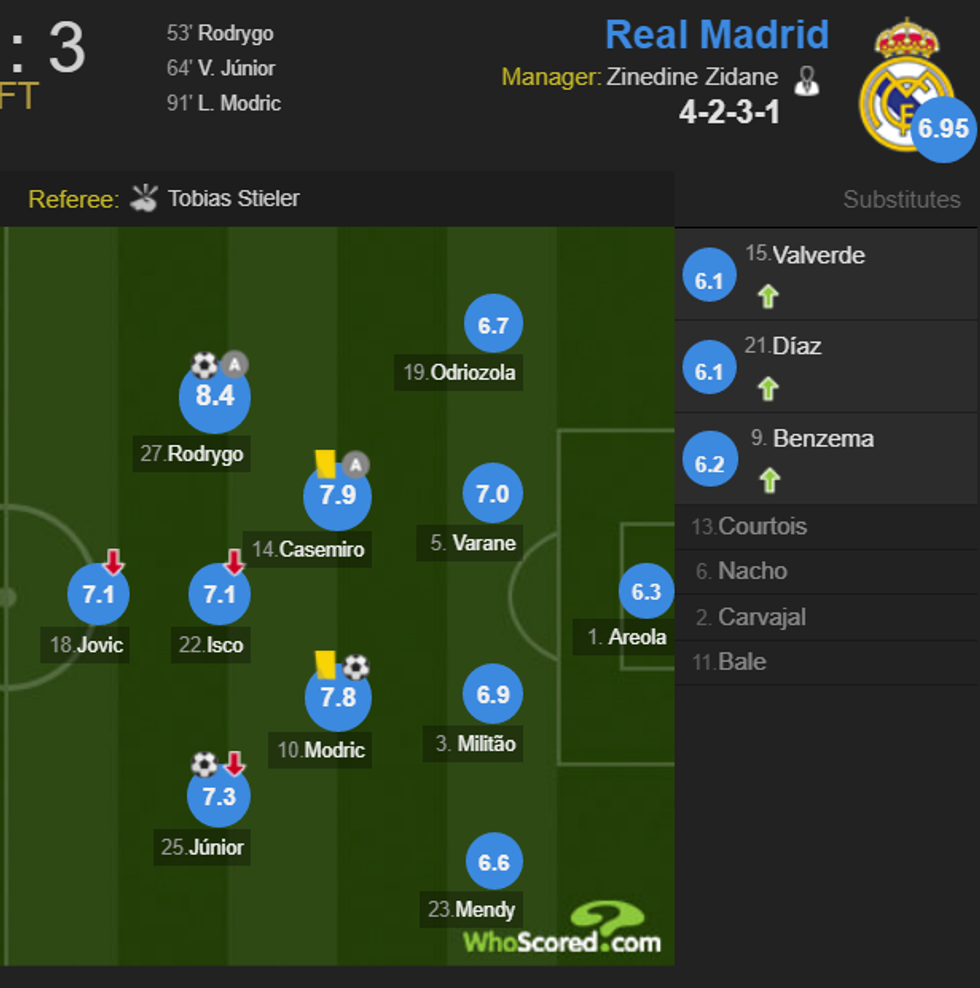Select Bale in the substitutes list
The width and height of the screenshot is (980, 988).
(742, 662)
